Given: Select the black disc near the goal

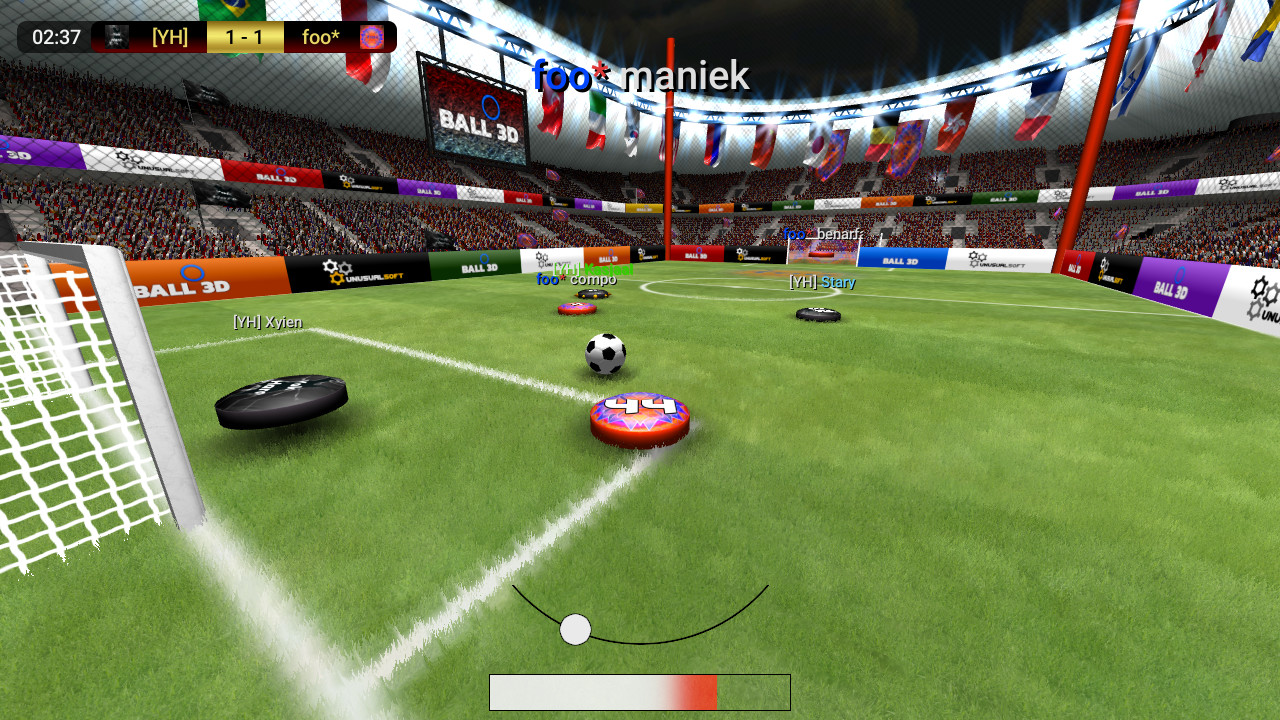Looking at the screenshot, I should coord(281,403).
